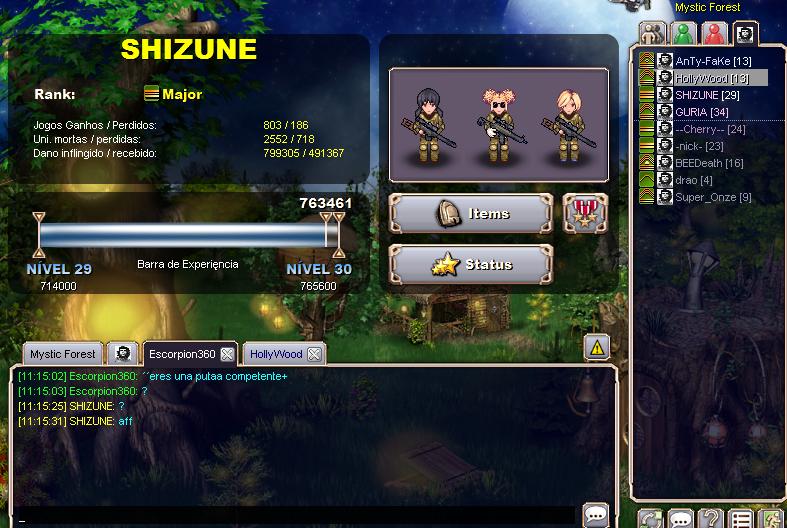This screenshot has width=787, height=528.
Task: Click the chat input field
Action: pos(300,517)
